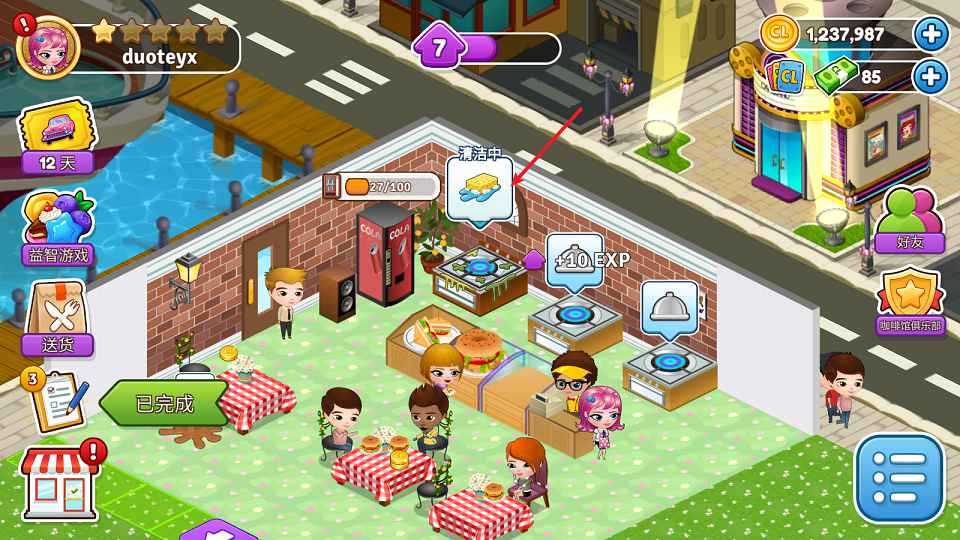Open the 好友 friends panel
The height and width of the screenshot is (540, 960).
click(x=909, y=219)
